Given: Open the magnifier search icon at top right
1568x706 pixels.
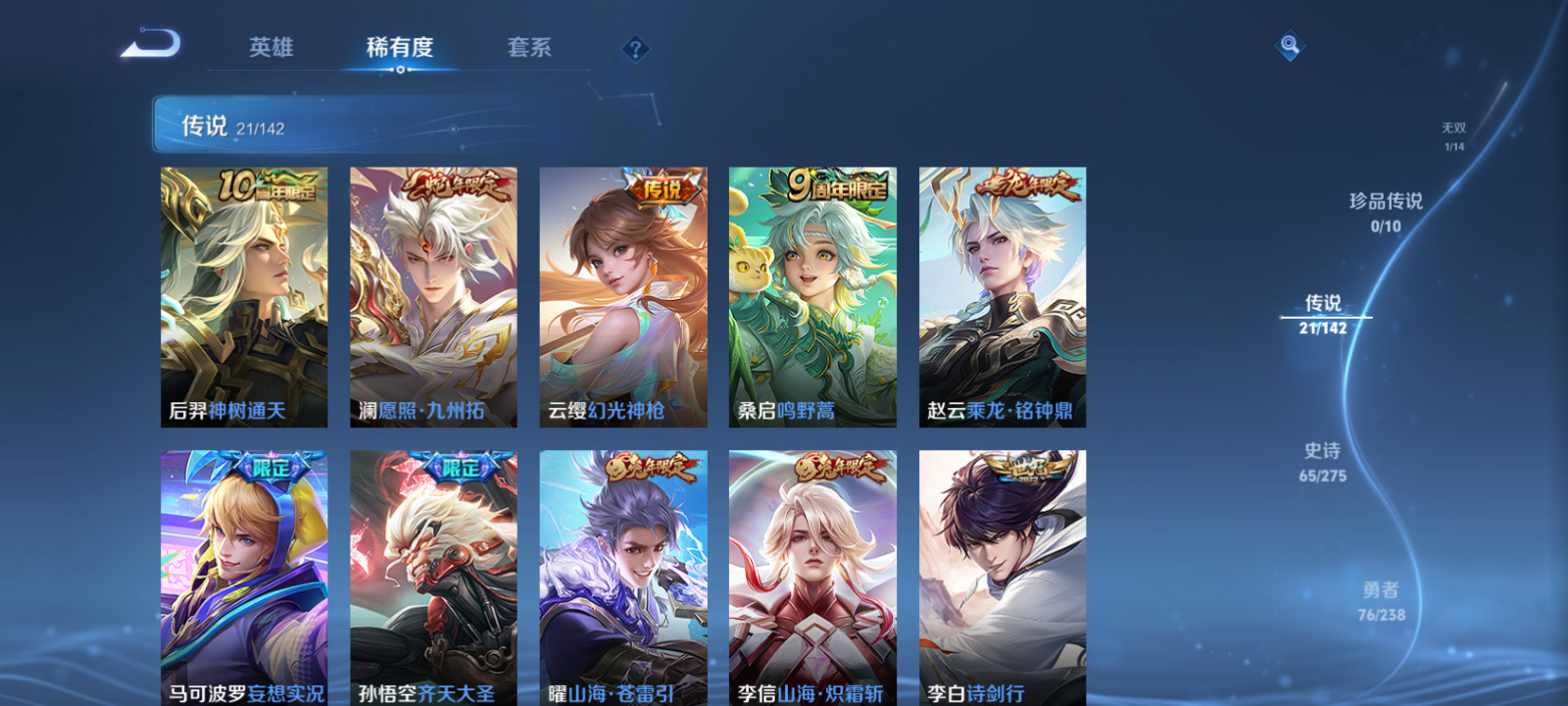Looking at the screenshot, I should click(x=1289, y=43).
